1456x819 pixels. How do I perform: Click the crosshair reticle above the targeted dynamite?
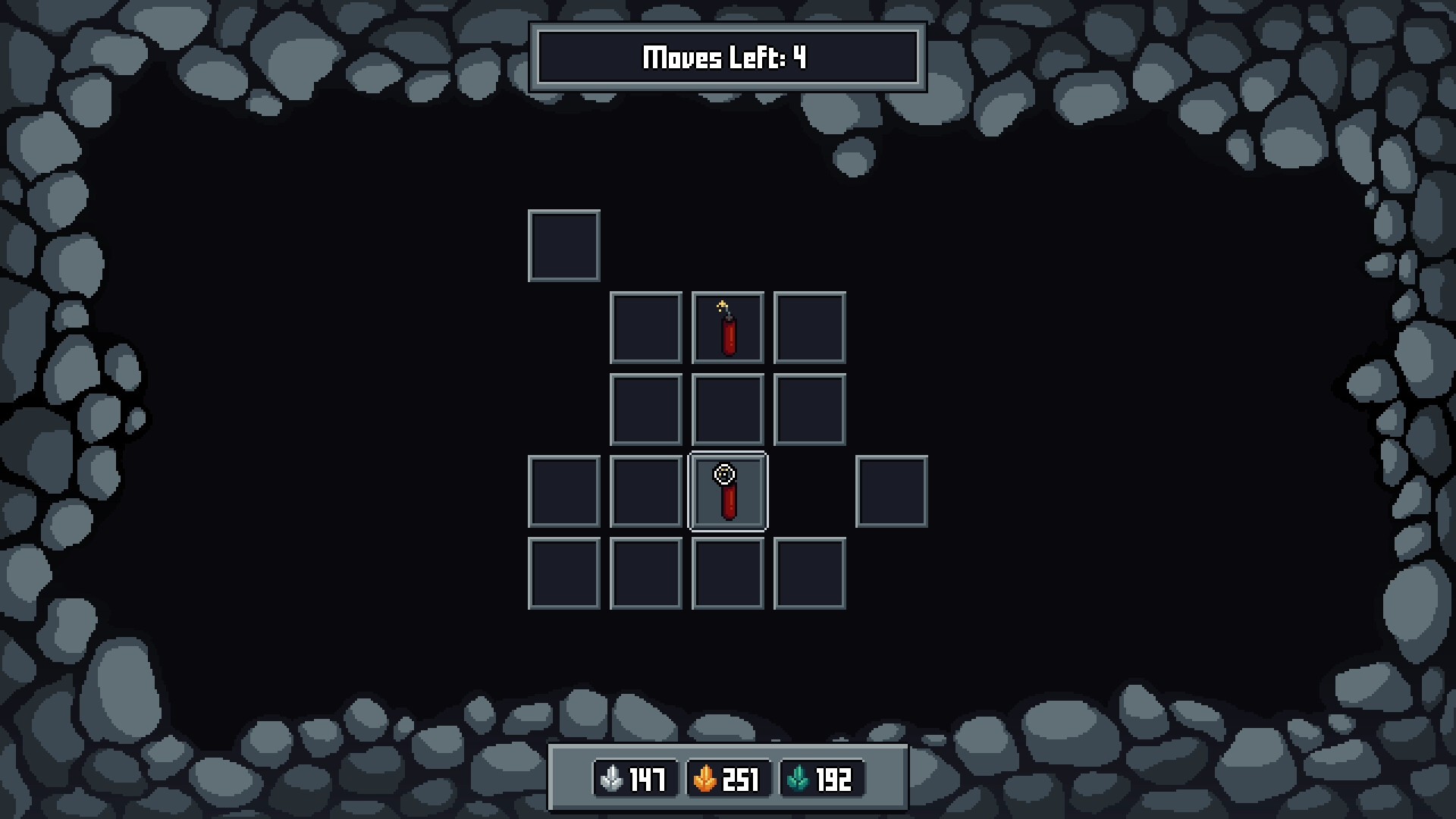(x=726, y=475)
